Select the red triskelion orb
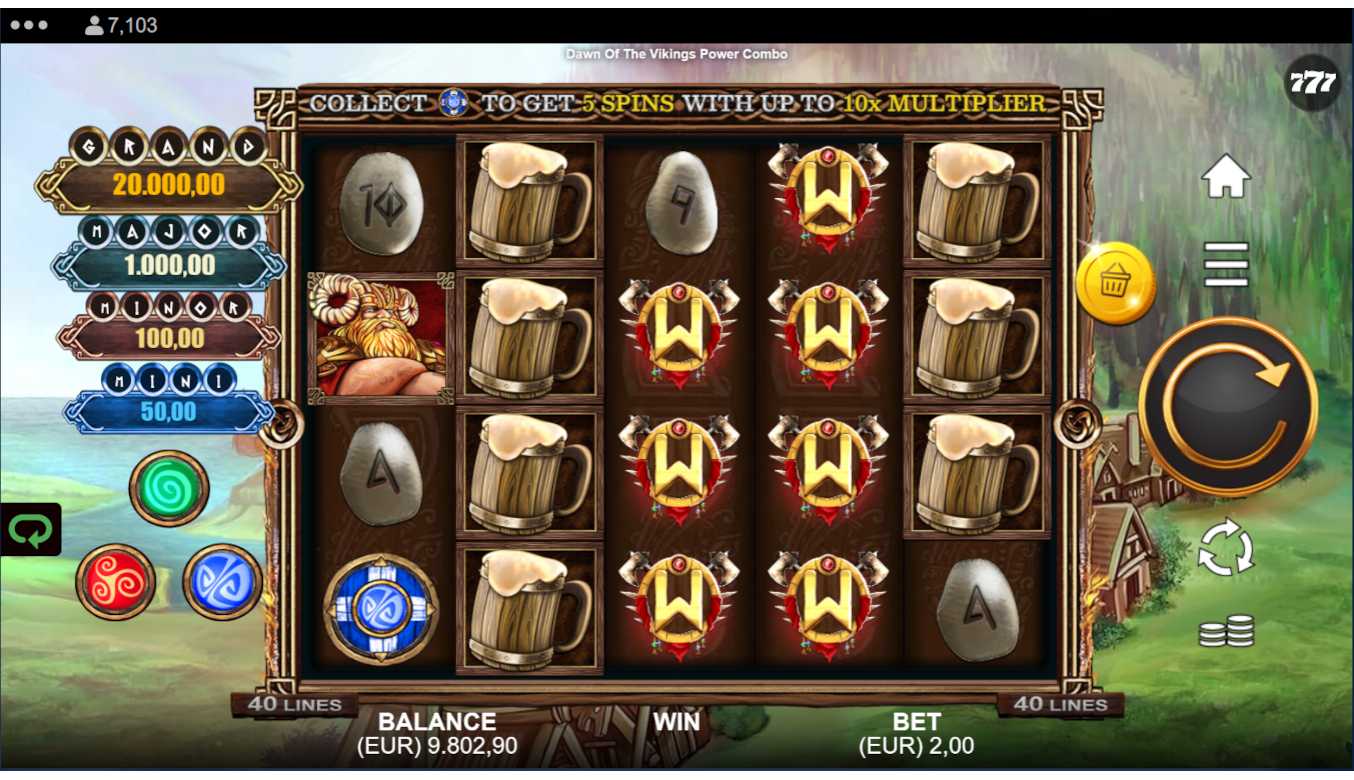Screen dimensions: 1354x780 point(116,581)
